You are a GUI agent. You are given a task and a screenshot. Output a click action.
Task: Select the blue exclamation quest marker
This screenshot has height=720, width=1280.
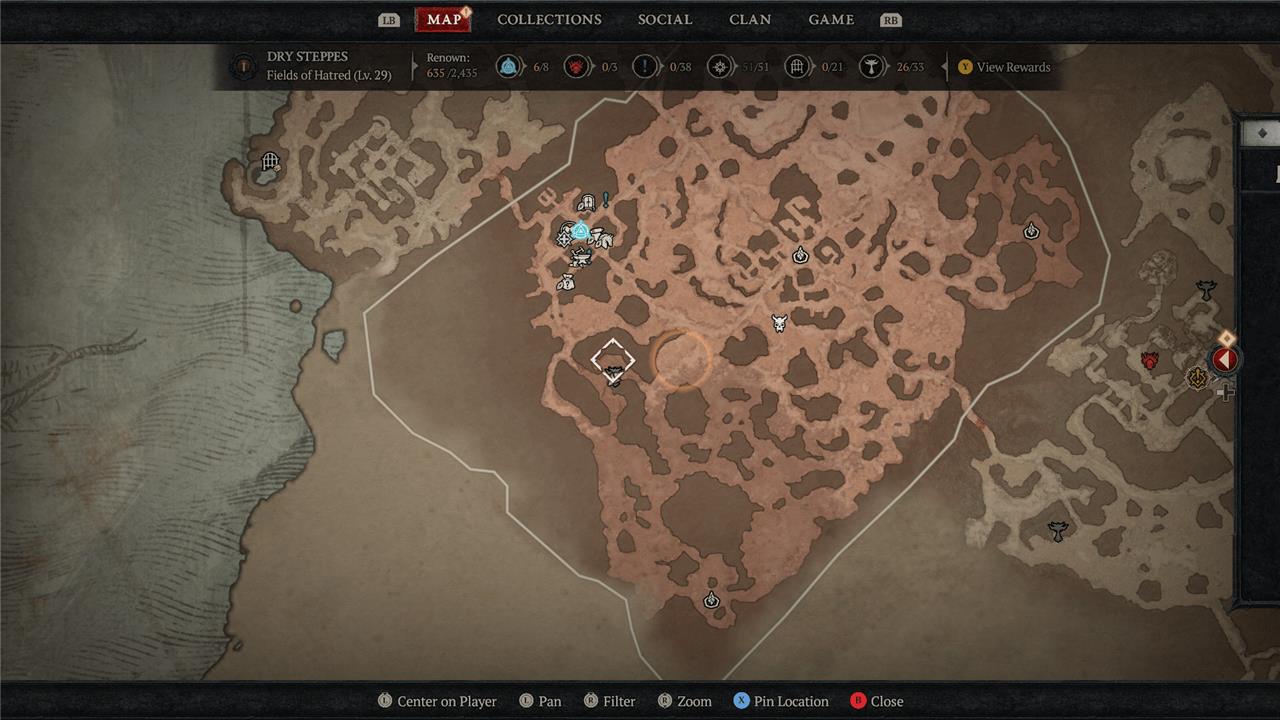pos(605,201)
